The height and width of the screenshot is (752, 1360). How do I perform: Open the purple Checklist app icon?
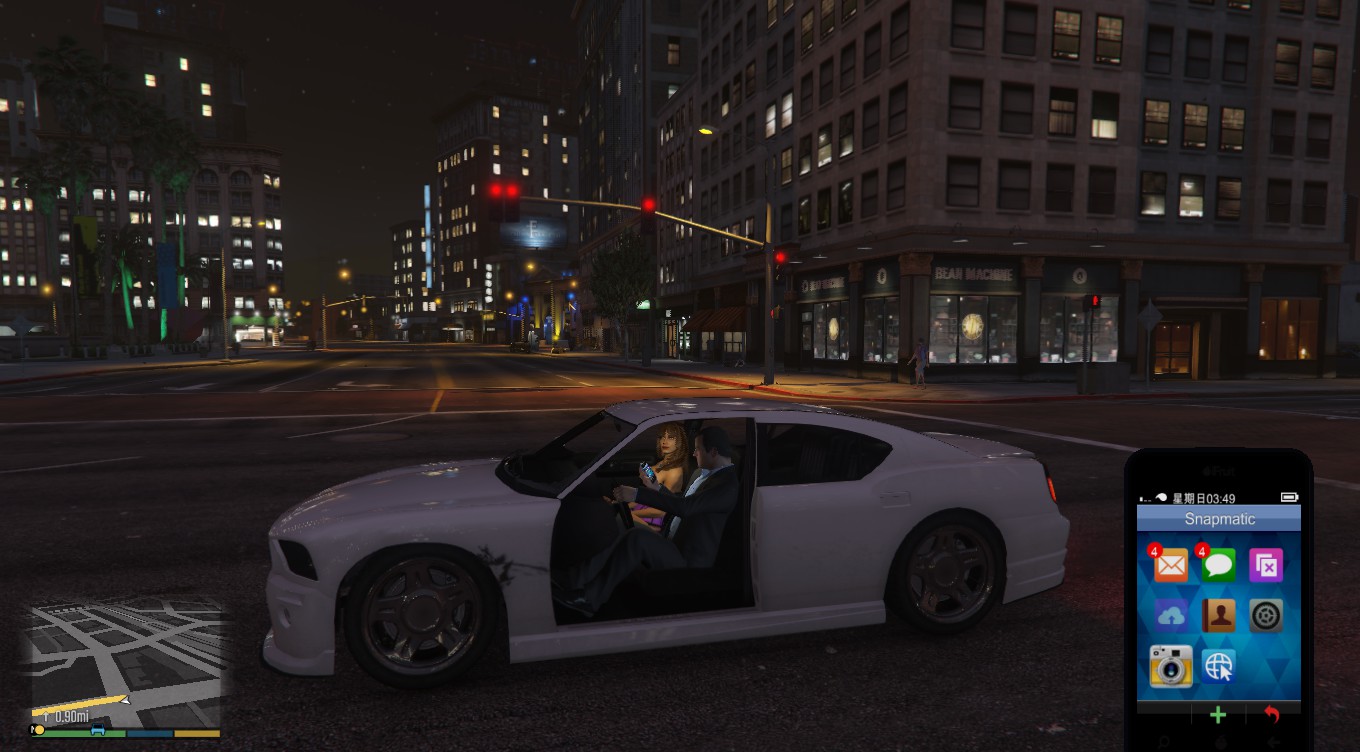1266,566
